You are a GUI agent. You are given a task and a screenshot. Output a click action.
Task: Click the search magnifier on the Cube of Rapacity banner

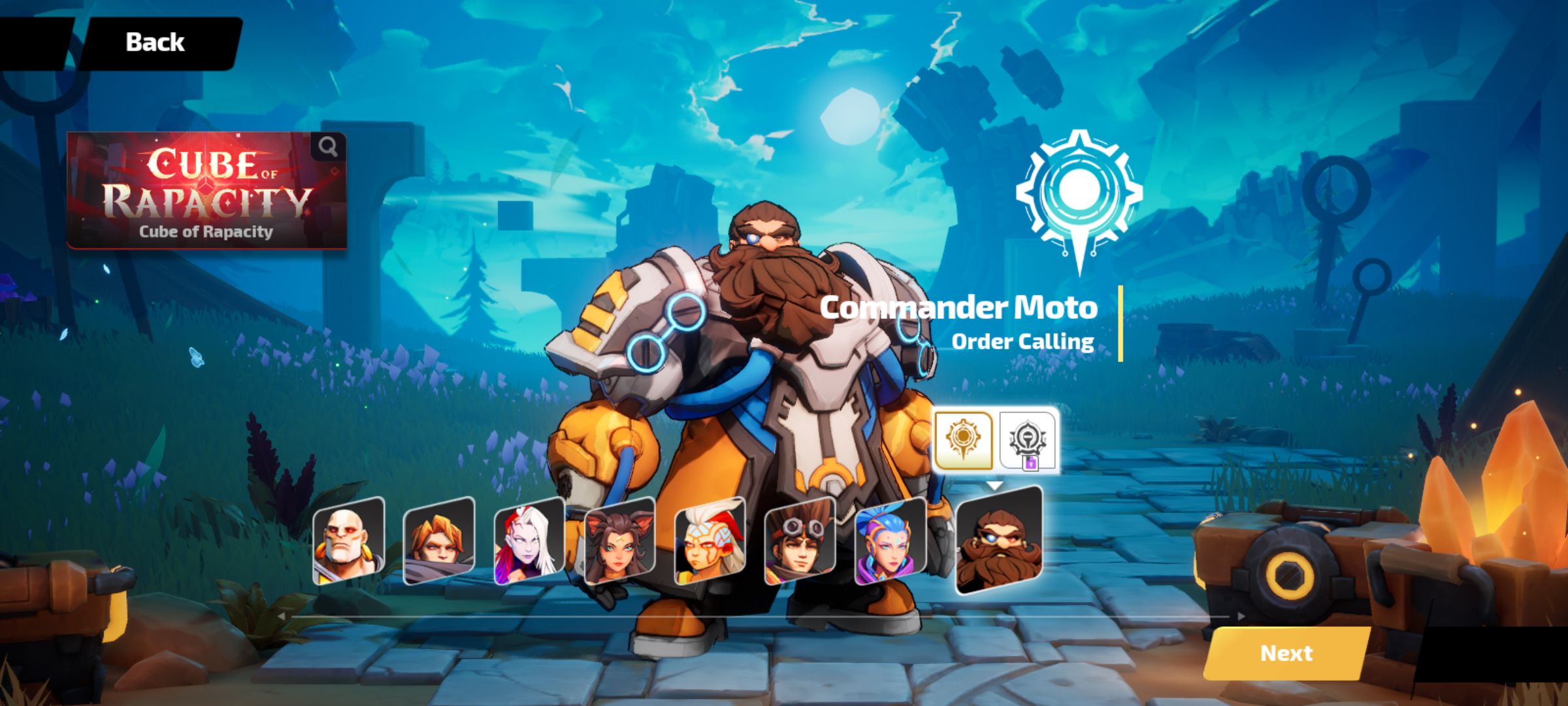[x=329, y=145]
